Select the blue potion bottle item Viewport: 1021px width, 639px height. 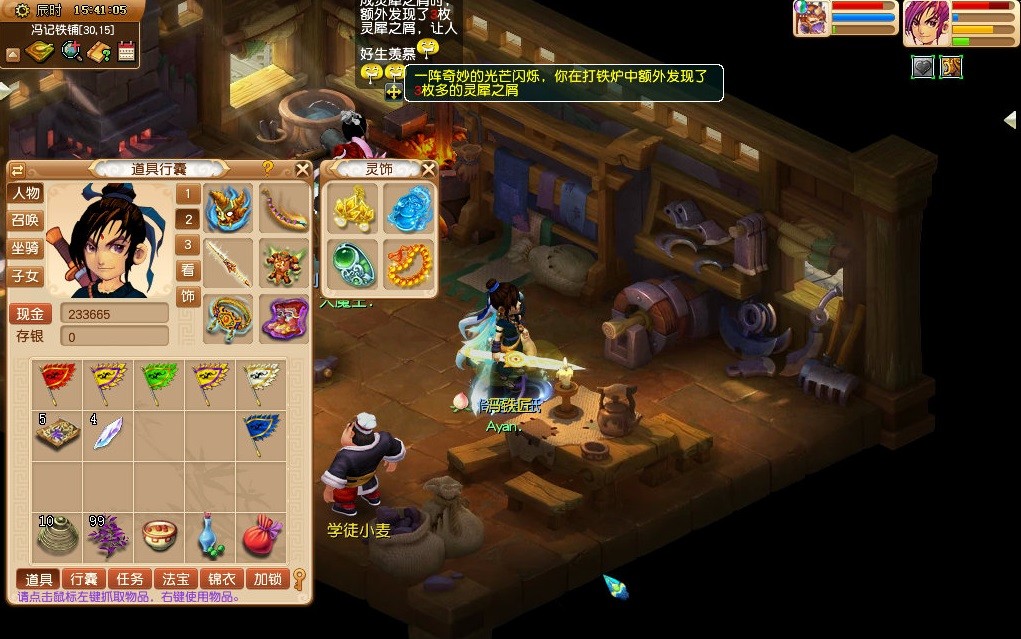210,537
